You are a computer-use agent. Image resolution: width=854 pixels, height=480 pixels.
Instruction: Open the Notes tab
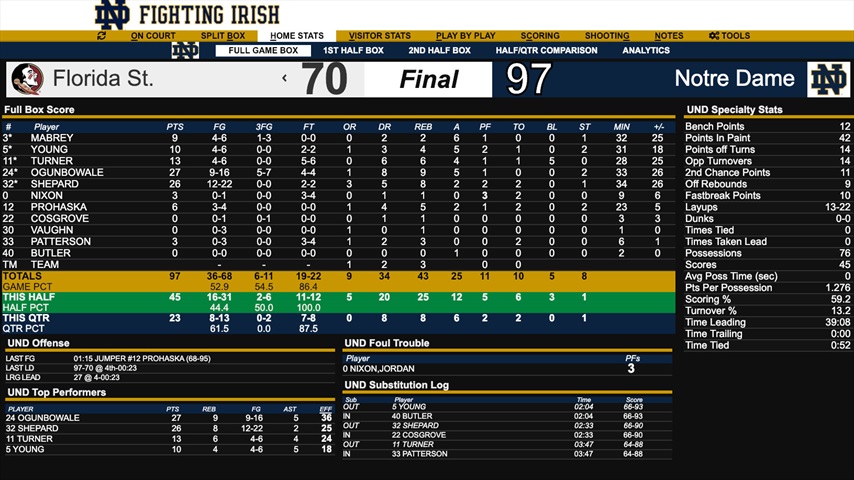tap(669, 36)
